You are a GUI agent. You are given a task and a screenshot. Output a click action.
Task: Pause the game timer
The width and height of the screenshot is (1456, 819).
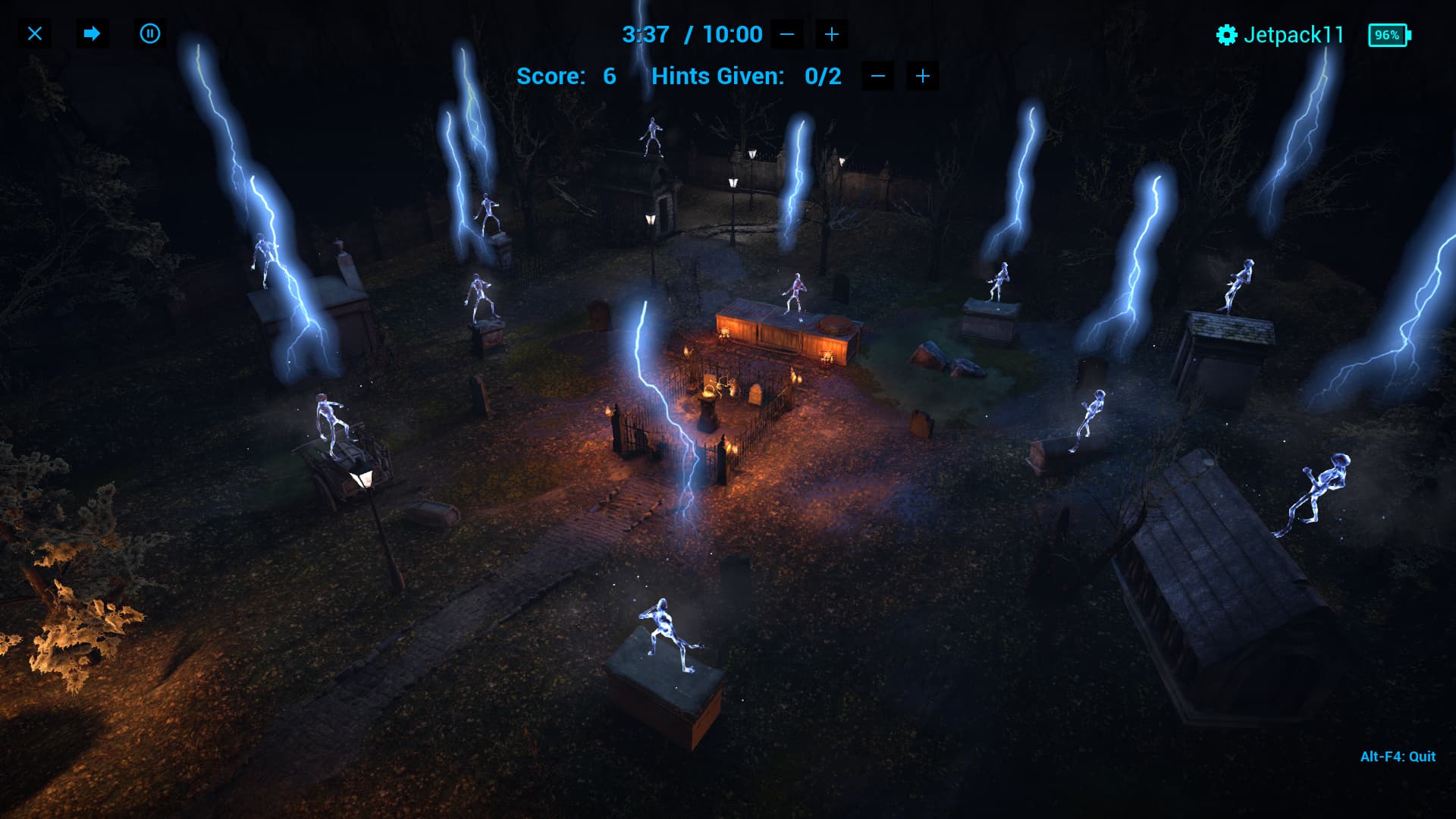150,34
